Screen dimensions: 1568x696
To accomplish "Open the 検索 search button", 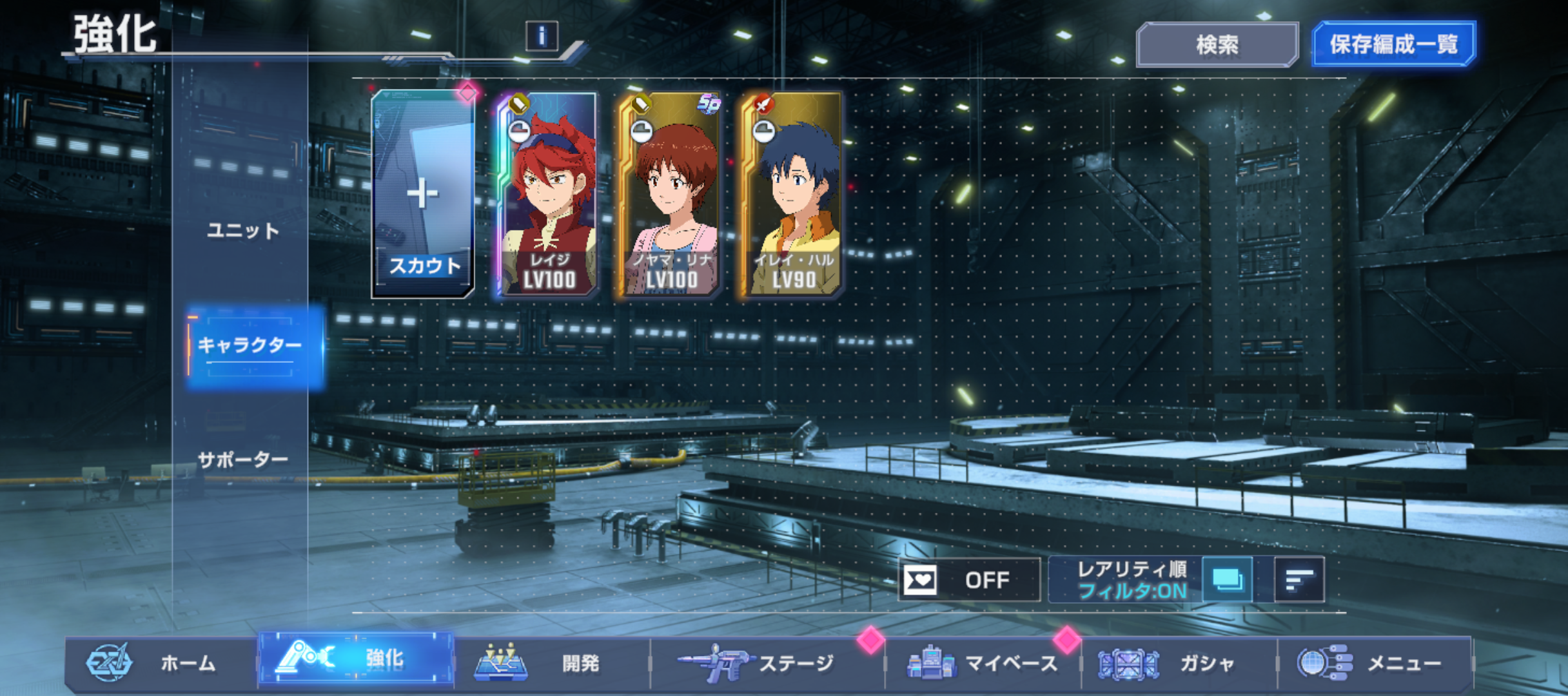I will (1217, 44).
